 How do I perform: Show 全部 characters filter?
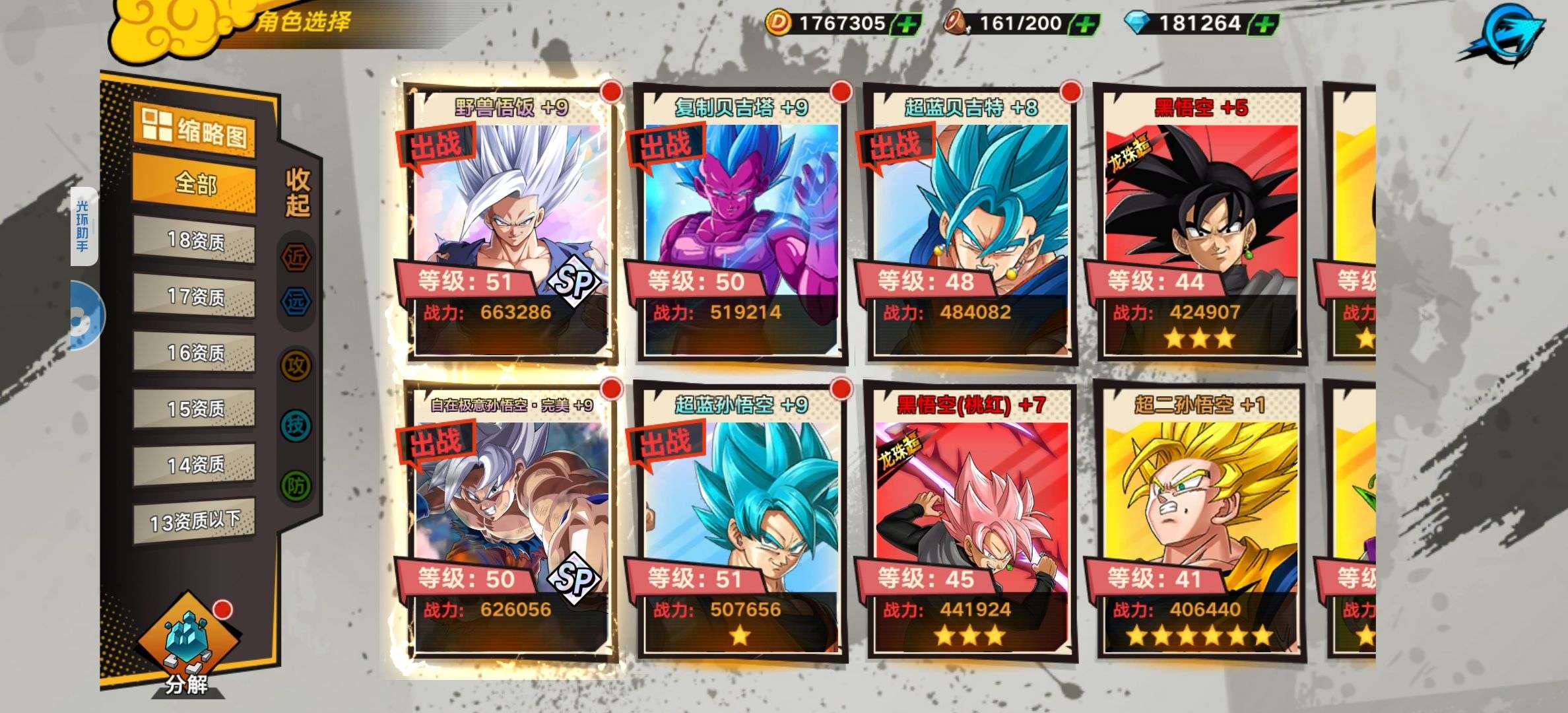pyautogui.click(x=195, y=183)
